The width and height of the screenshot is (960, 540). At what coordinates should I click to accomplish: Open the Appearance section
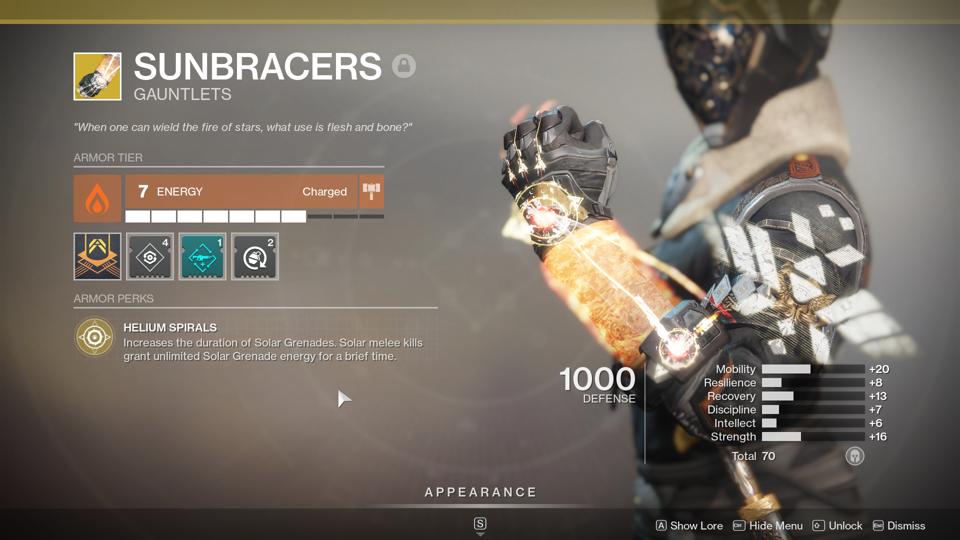click(x=480, y=492)
